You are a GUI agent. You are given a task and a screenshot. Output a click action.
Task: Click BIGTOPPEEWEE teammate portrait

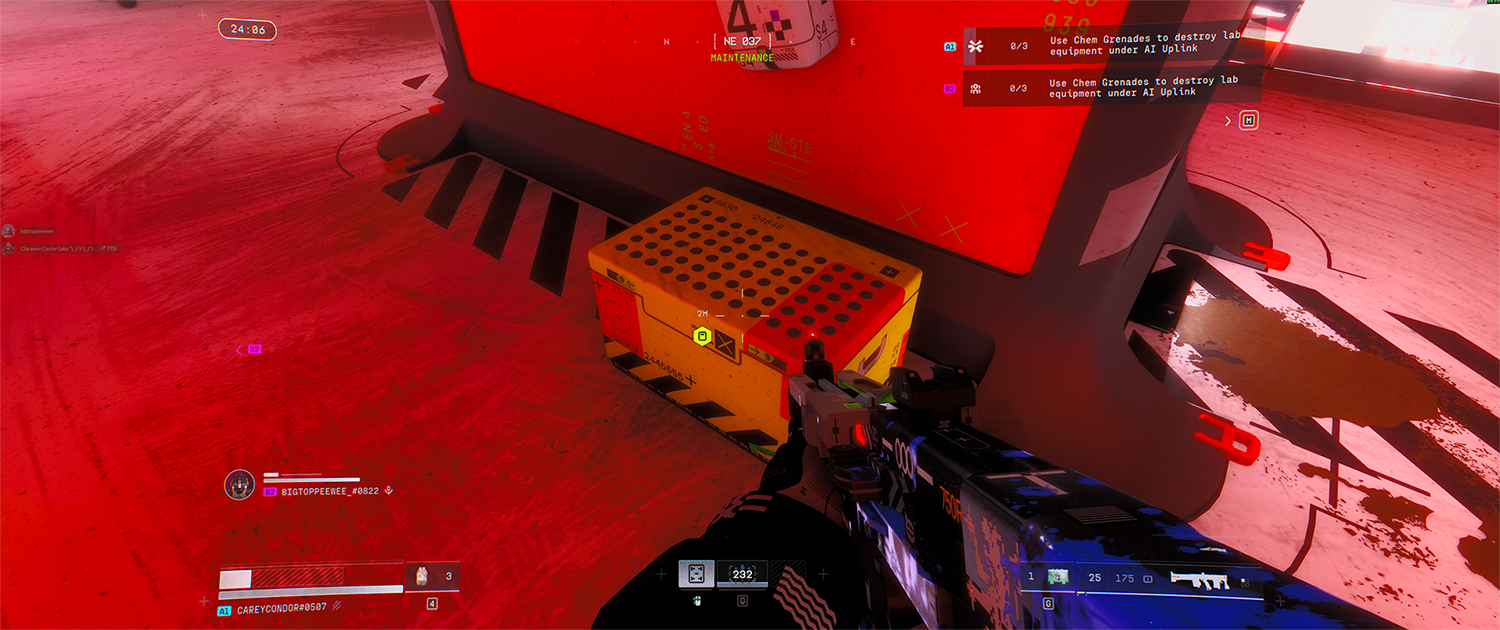coord(240,484)
